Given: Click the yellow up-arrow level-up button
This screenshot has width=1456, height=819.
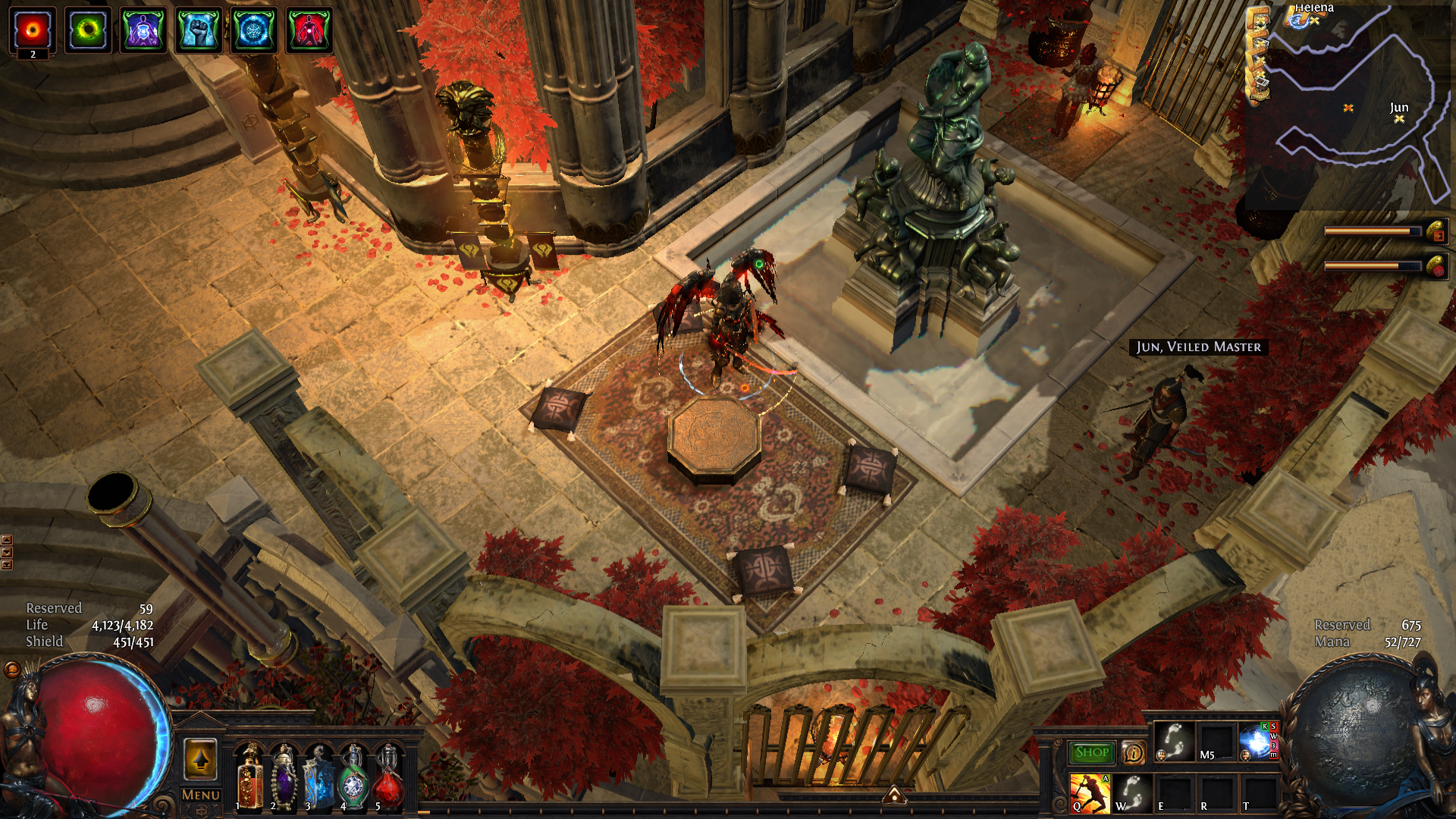Looking at the screenshot, I should point(200,759).
